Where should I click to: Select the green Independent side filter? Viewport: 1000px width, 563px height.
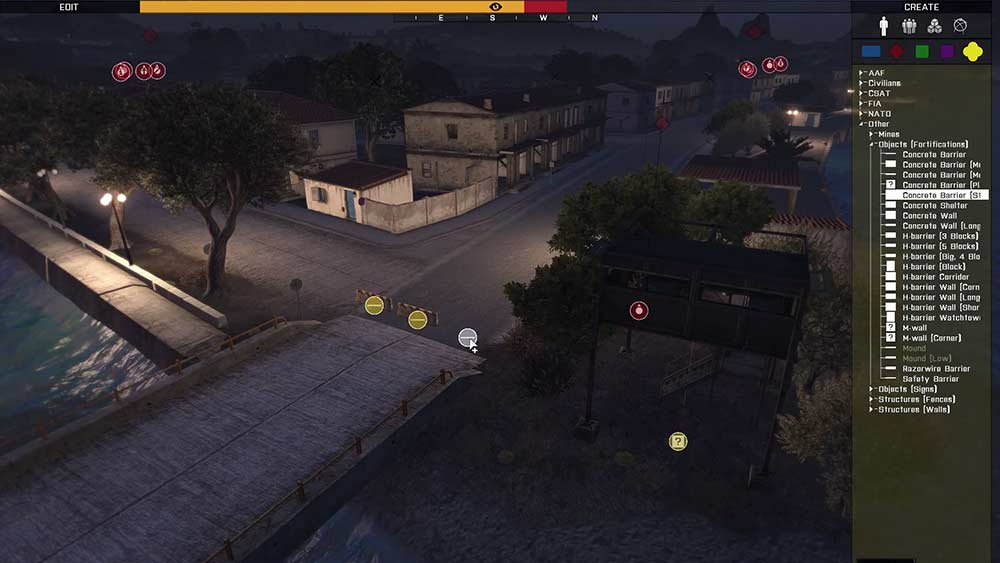pyautogui.click(x=922, y=51)
